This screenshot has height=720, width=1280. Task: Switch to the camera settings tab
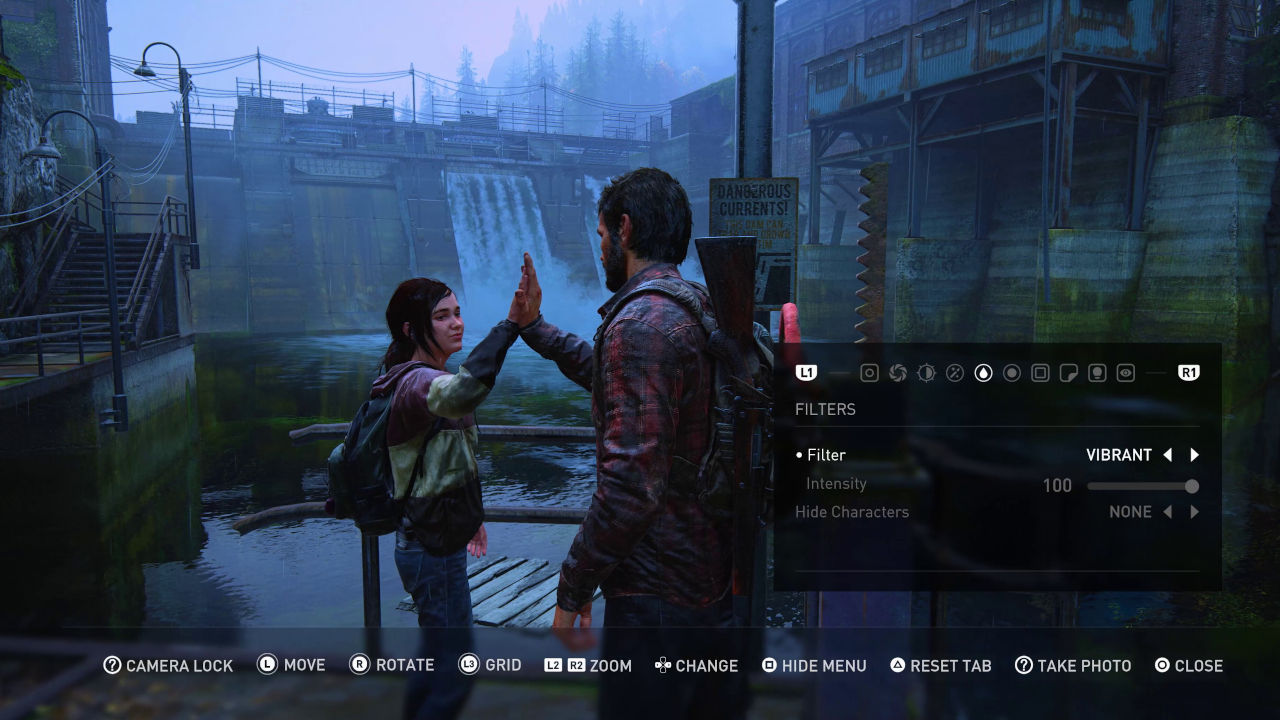click(x=870, y=373)
